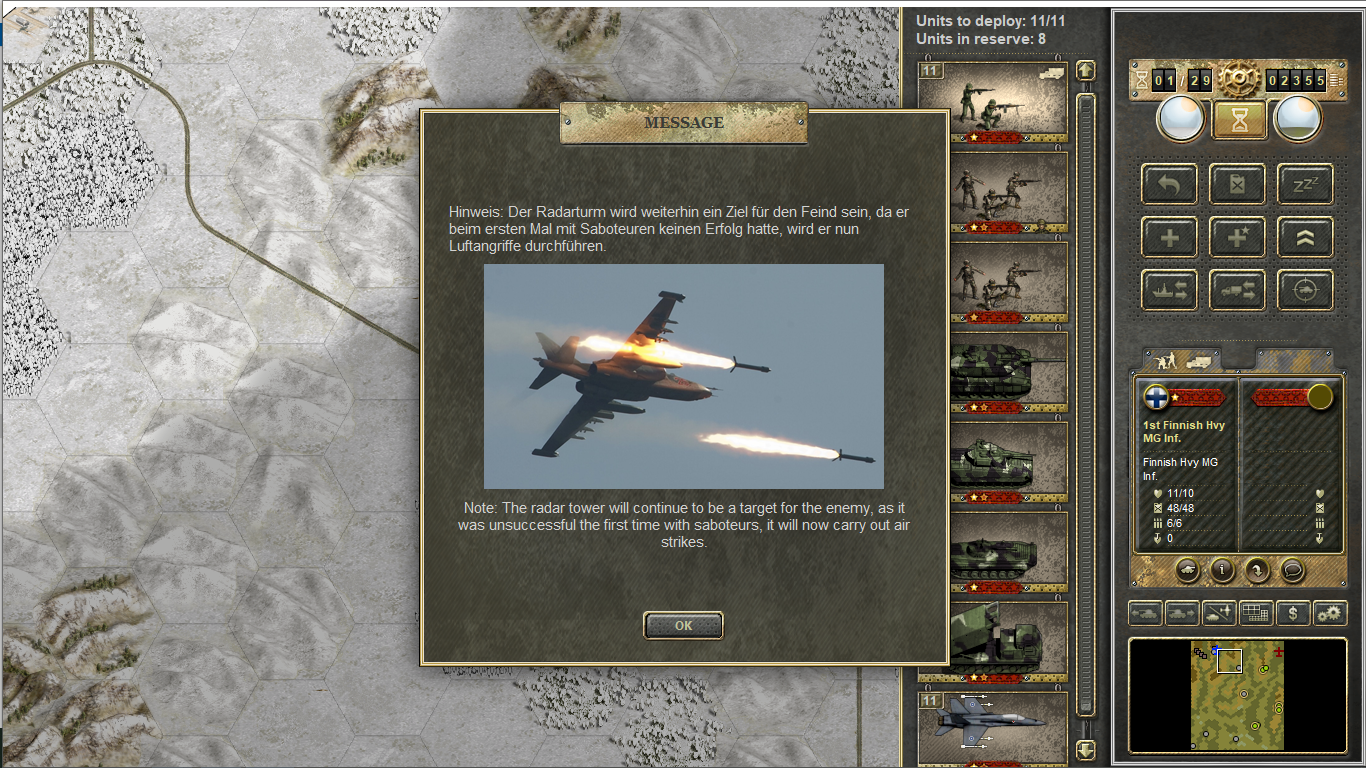Open the speech bubble message button

click(x=1292, y=569)
